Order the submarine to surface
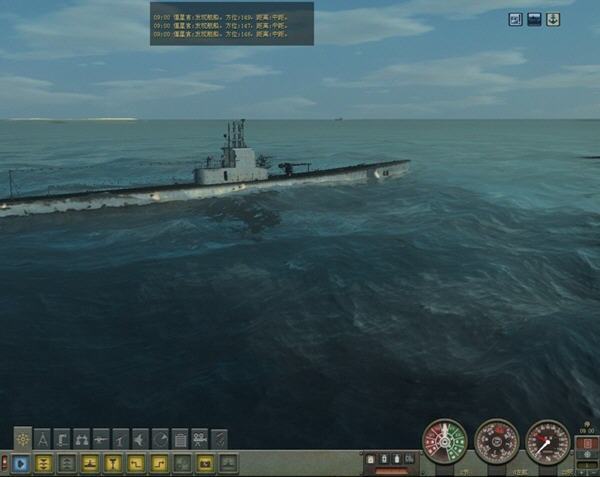This screenshot has width=600, height=477. click(90, 463)
